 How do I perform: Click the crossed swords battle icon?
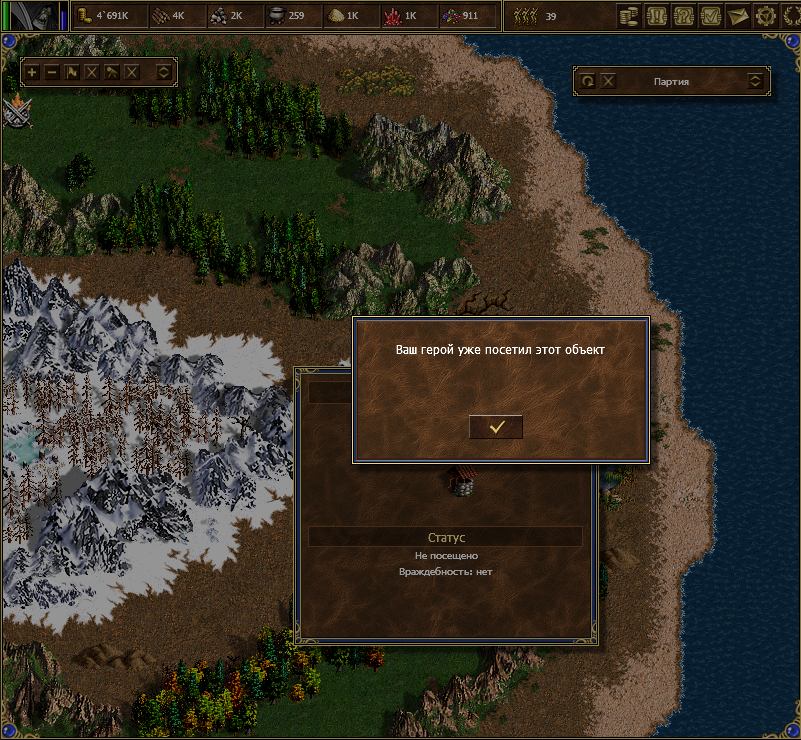point(14,110)
